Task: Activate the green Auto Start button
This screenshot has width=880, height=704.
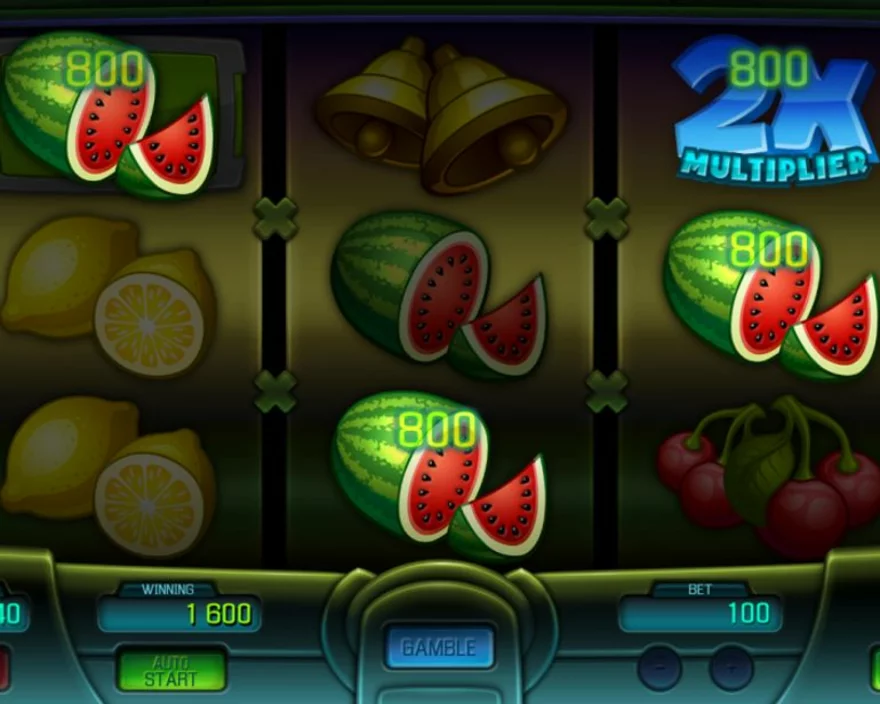Action: pos(170,670)
